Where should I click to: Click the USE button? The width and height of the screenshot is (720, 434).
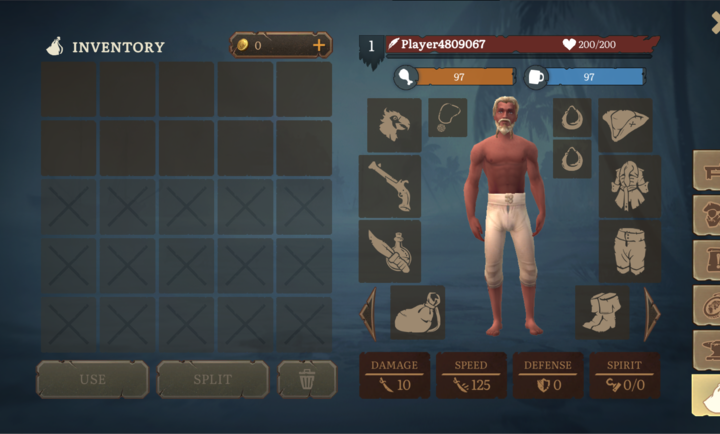92,380
